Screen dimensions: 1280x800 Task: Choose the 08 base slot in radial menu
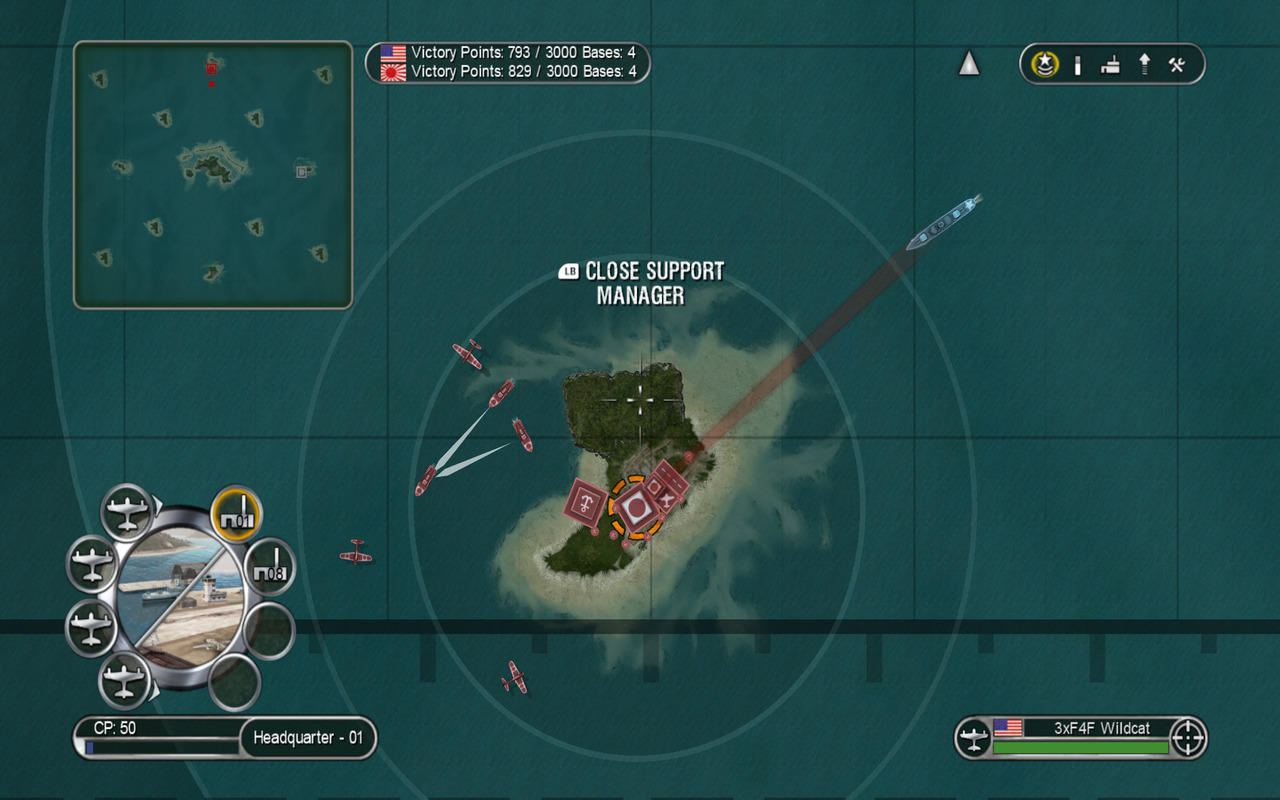(x=270, y=565)
